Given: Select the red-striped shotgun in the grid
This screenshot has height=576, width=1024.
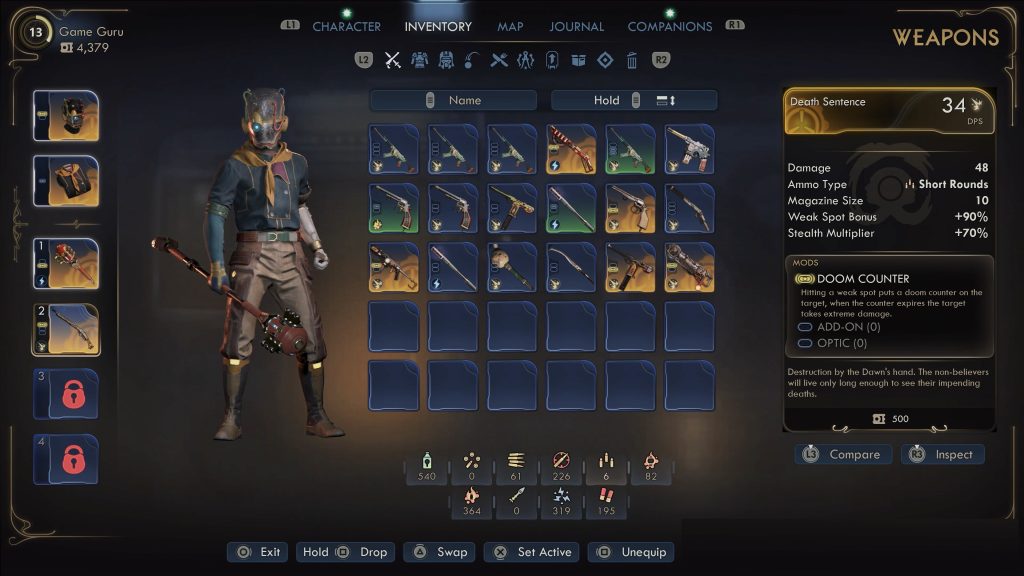Looking at the screenshot, I should [x=571, y=149].
